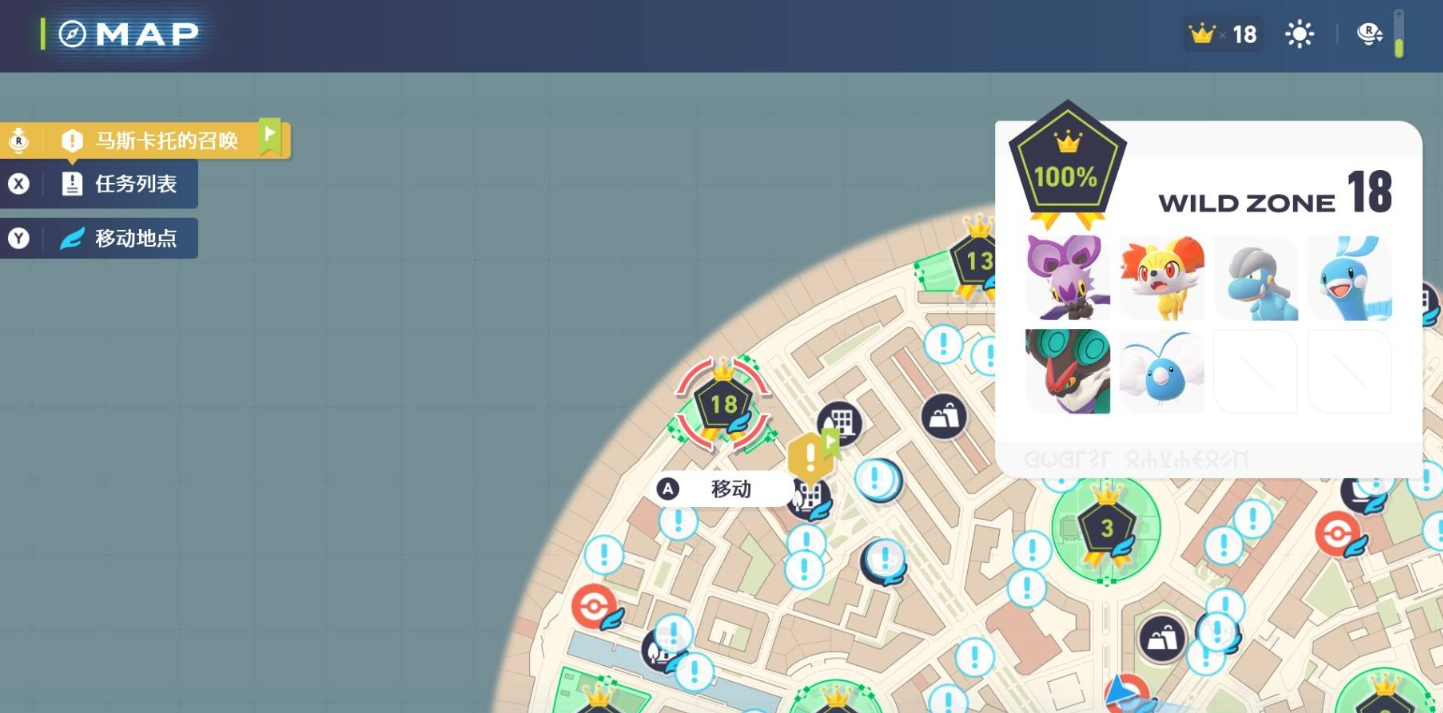The image size is (1443, 713).
Task: Select the 移动地点 fast travel button
Action: (120, 238)
